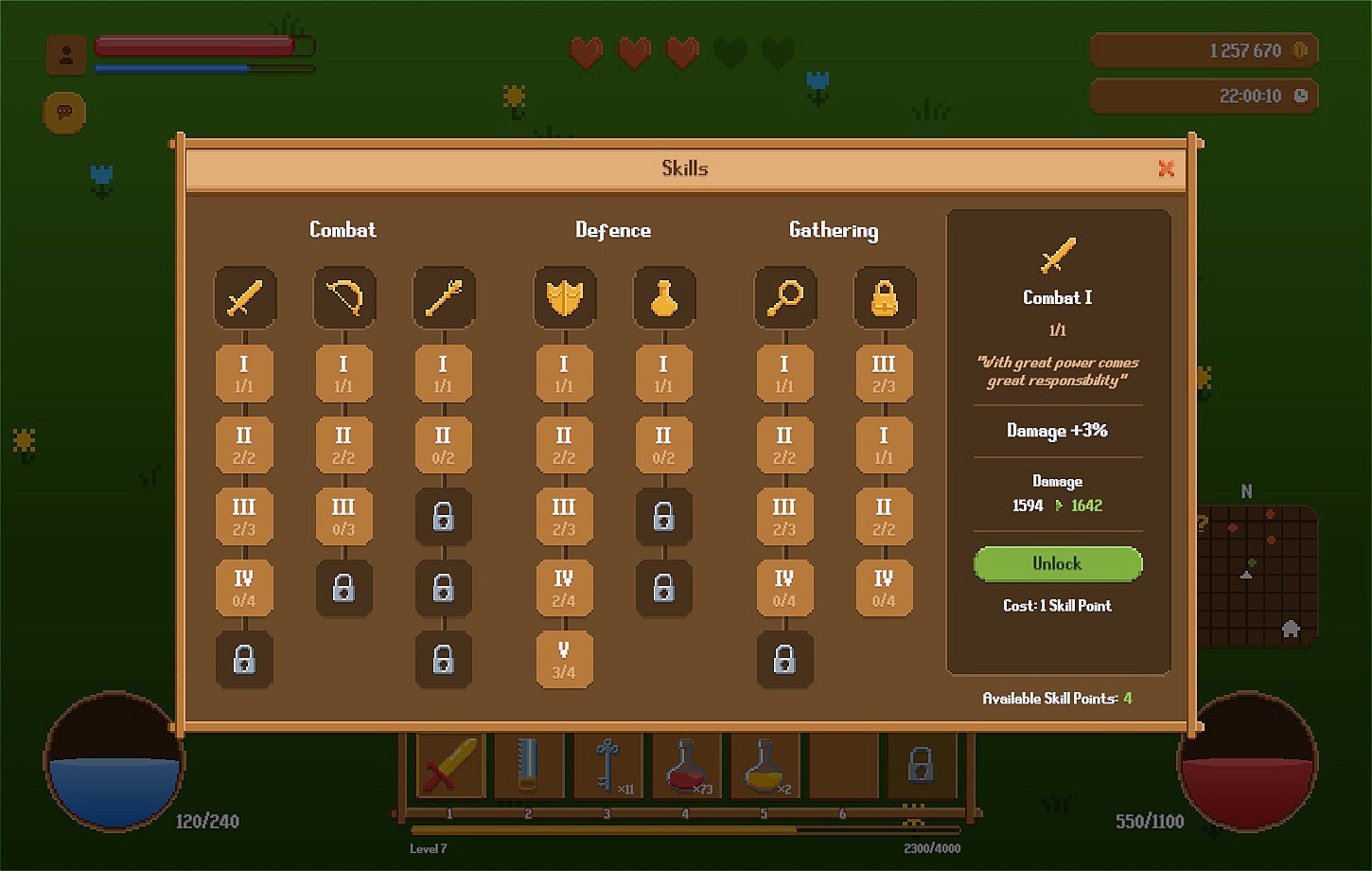Viewport: 1372px width, 871px height.
Task: Open the potion skill branch under Defence
Action: tap(663, 297)
